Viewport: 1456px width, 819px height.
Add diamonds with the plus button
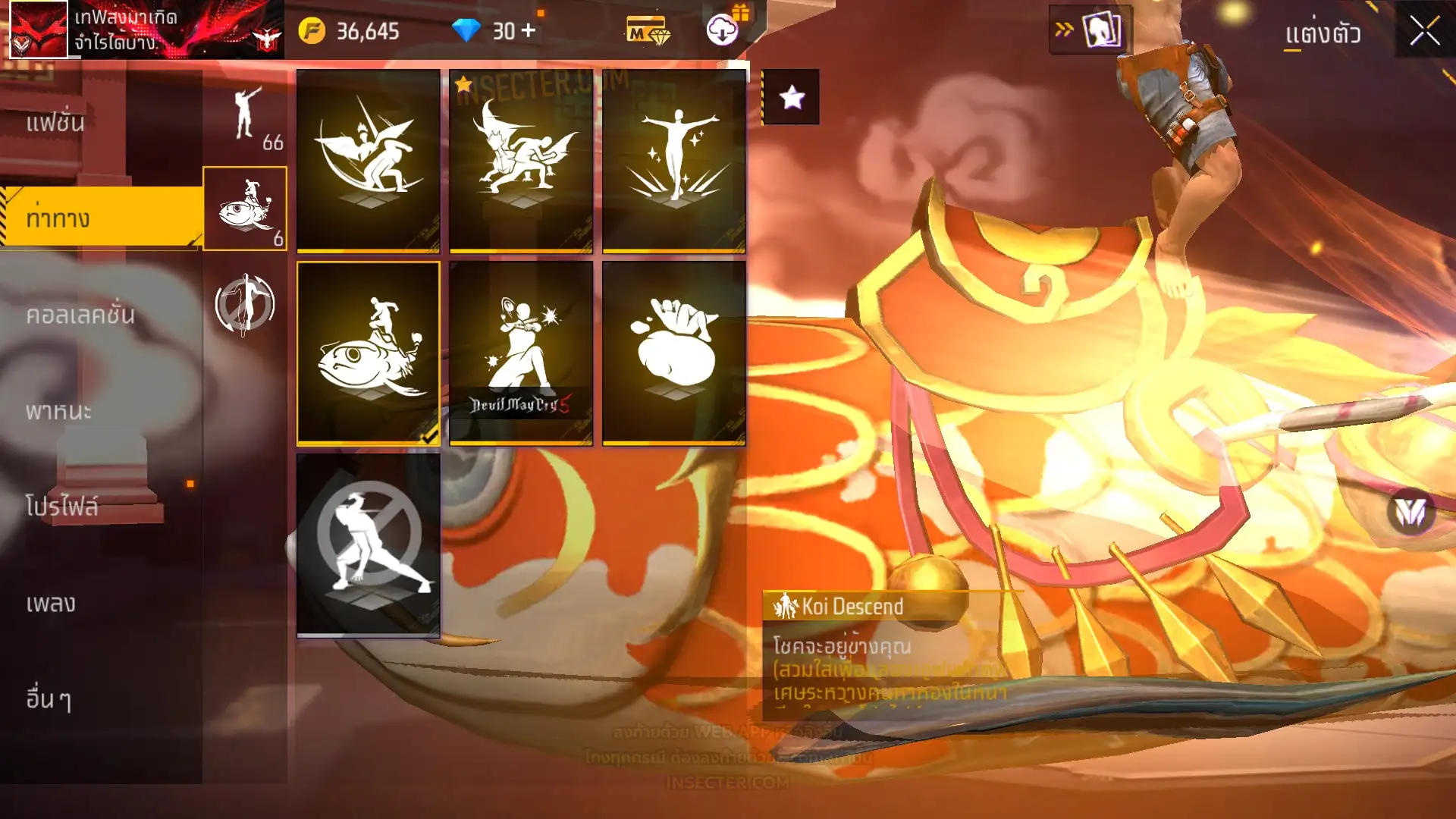529,30
